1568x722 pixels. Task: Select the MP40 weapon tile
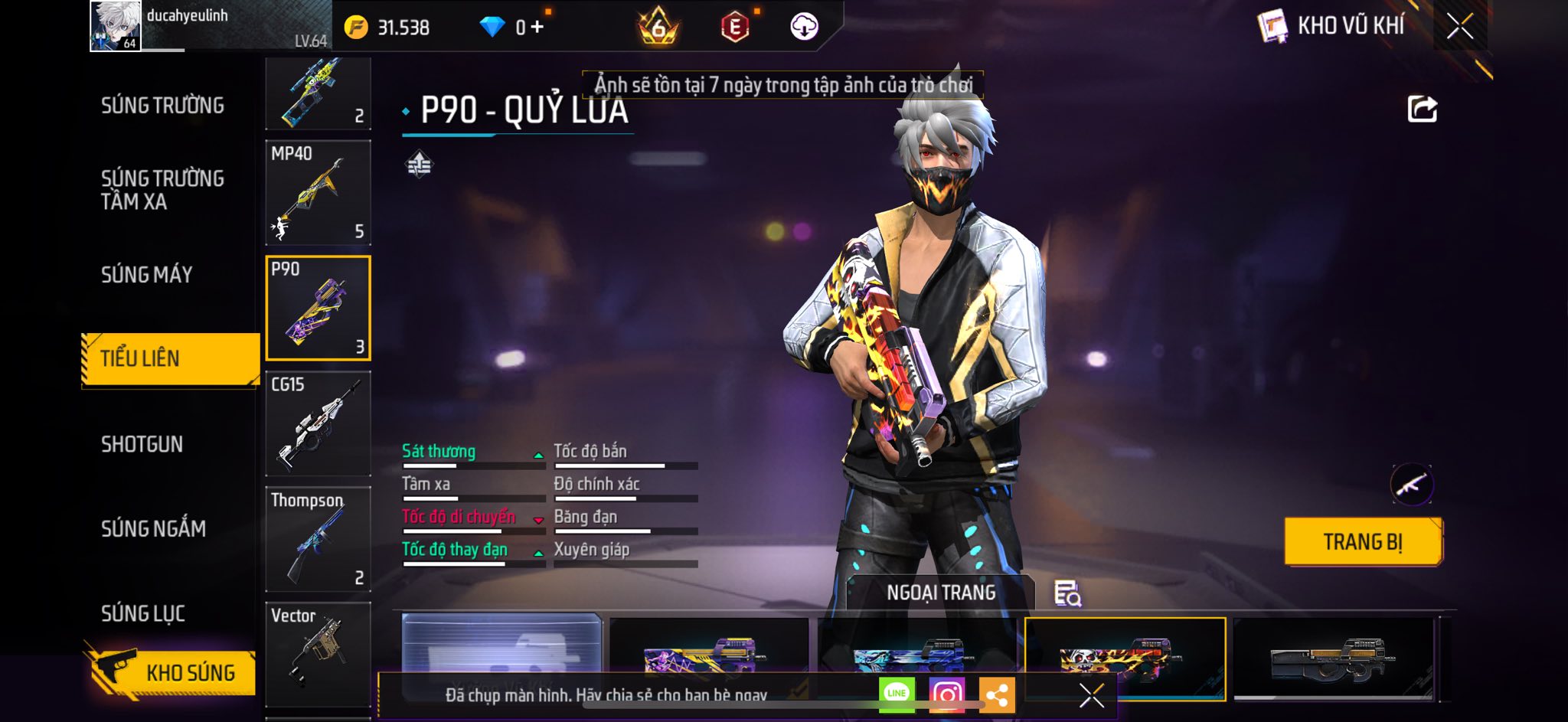pos(318,191)
